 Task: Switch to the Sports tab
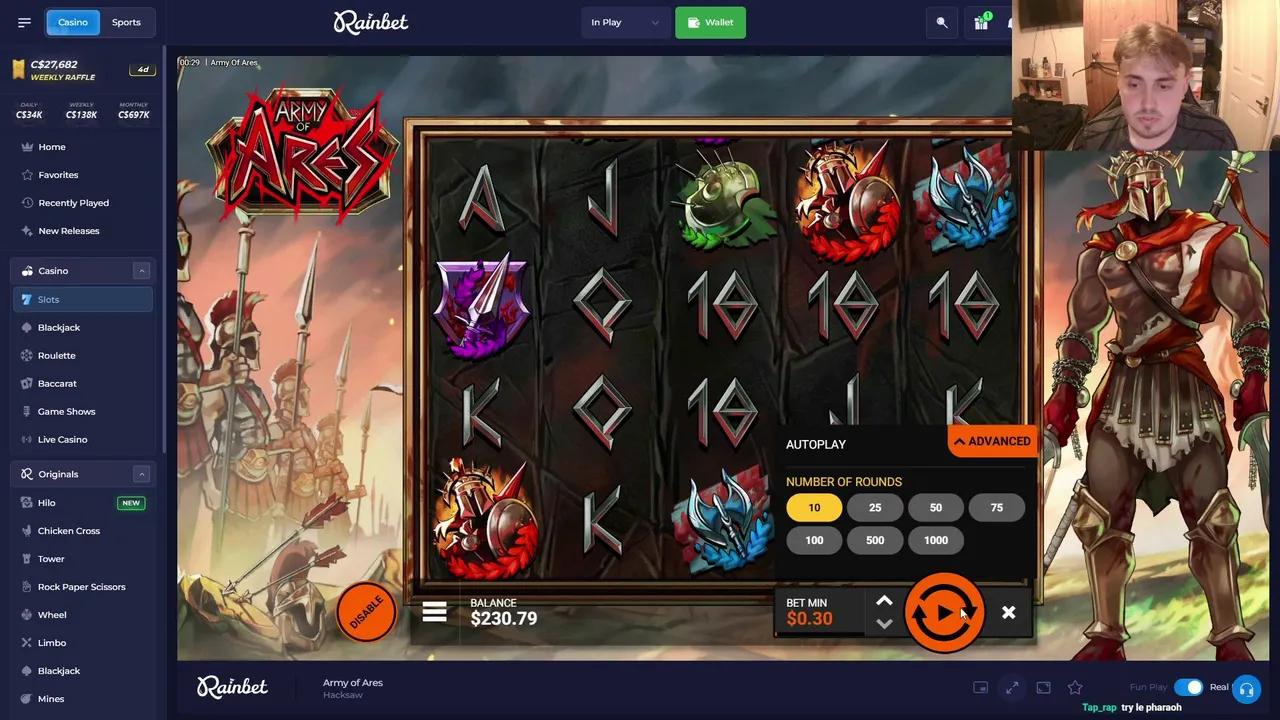[126, 21]
